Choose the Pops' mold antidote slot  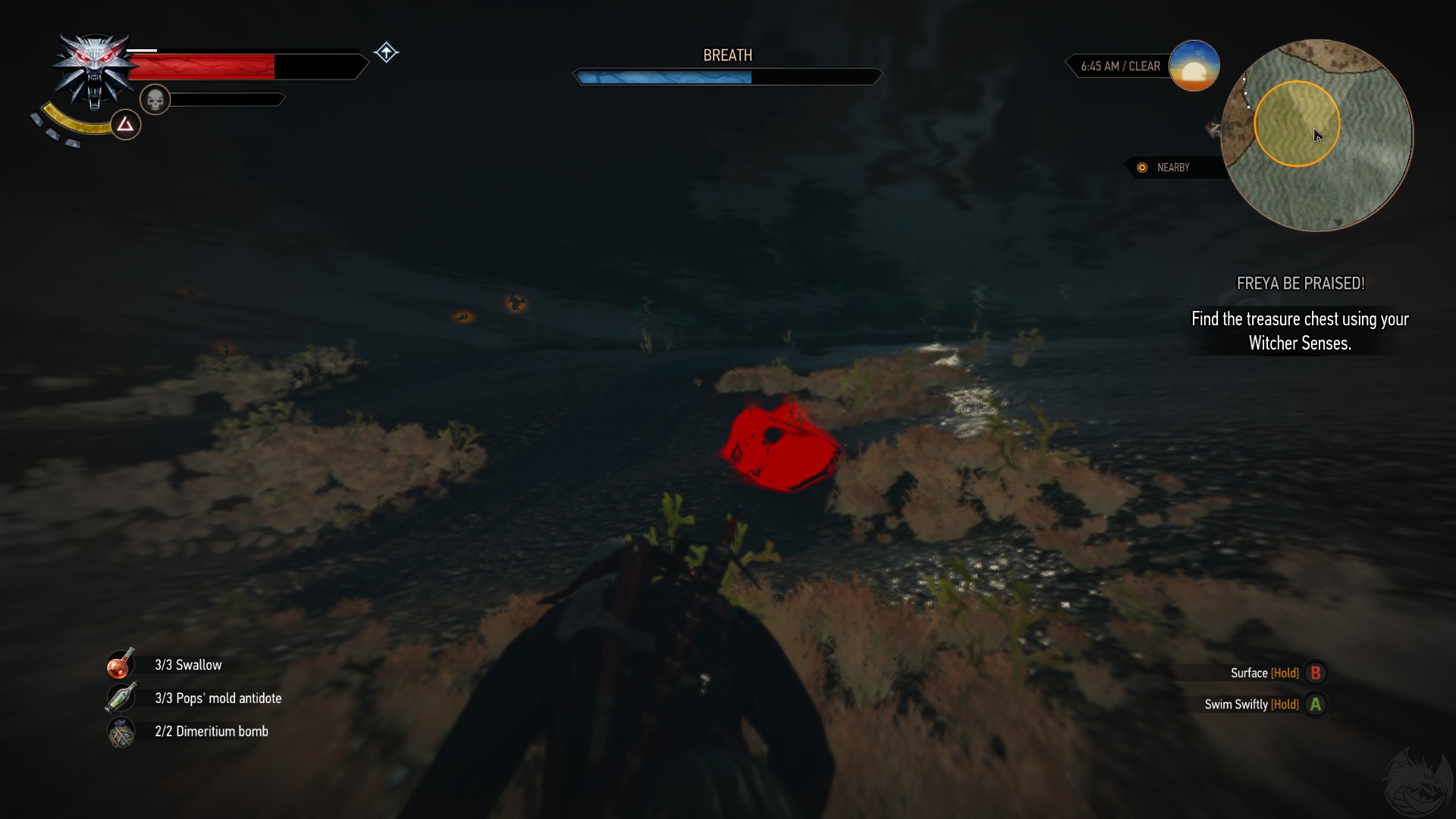tap(121, 698)
